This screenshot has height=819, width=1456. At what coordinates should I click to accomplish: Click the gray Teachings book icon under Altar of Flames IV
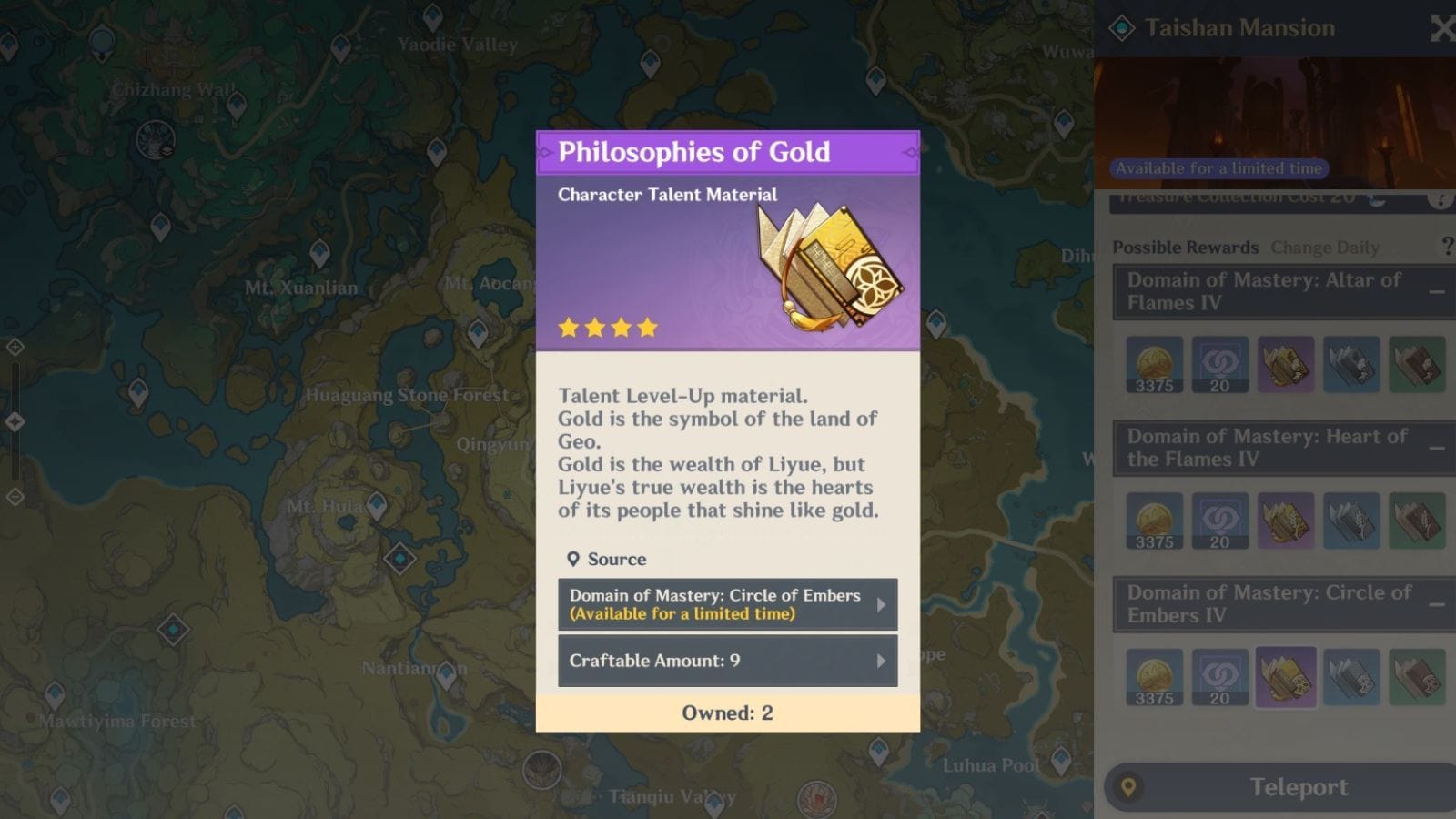1353,364
